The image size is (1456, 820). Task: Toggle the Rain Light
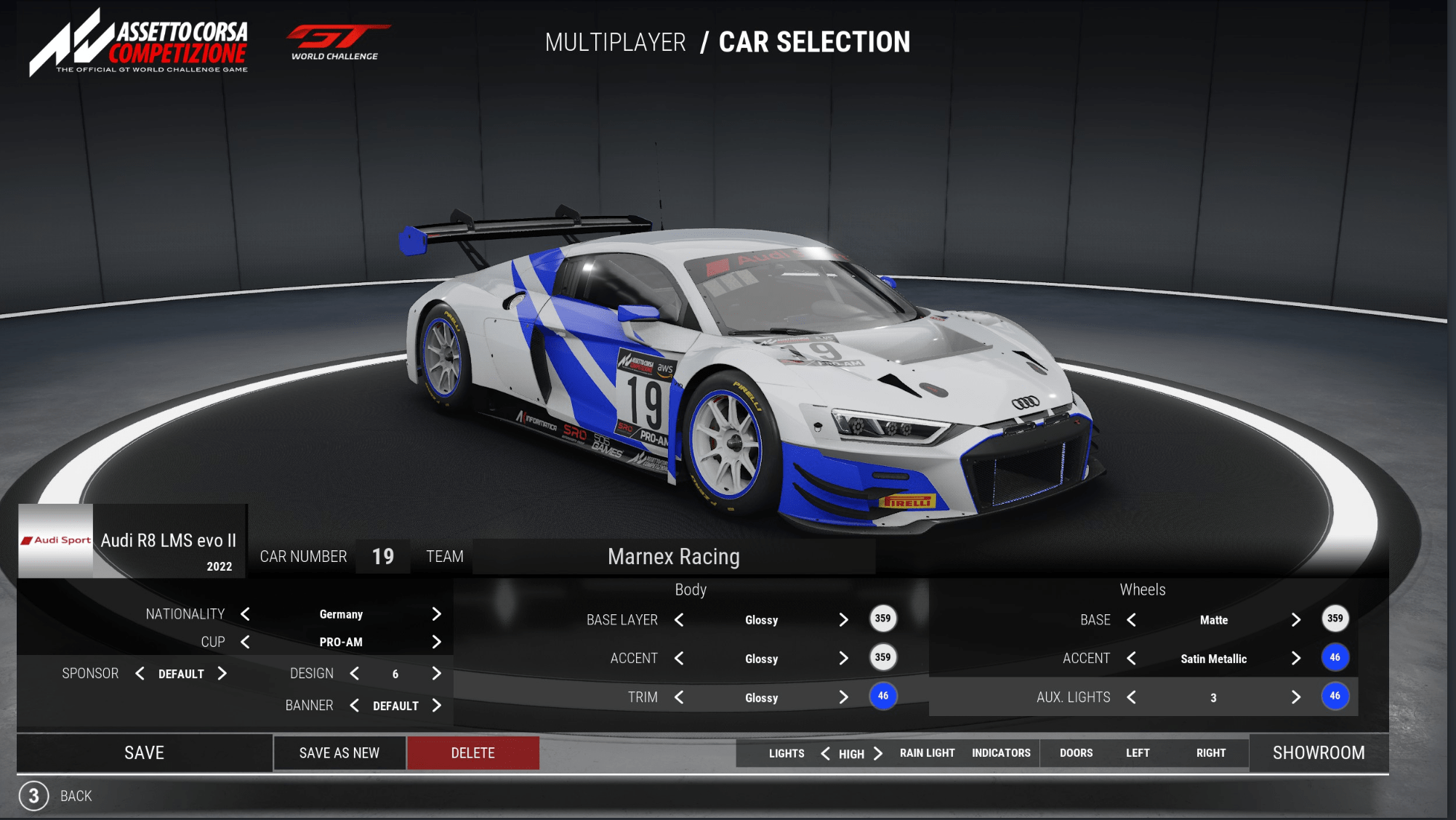click(x=927, y=753)
